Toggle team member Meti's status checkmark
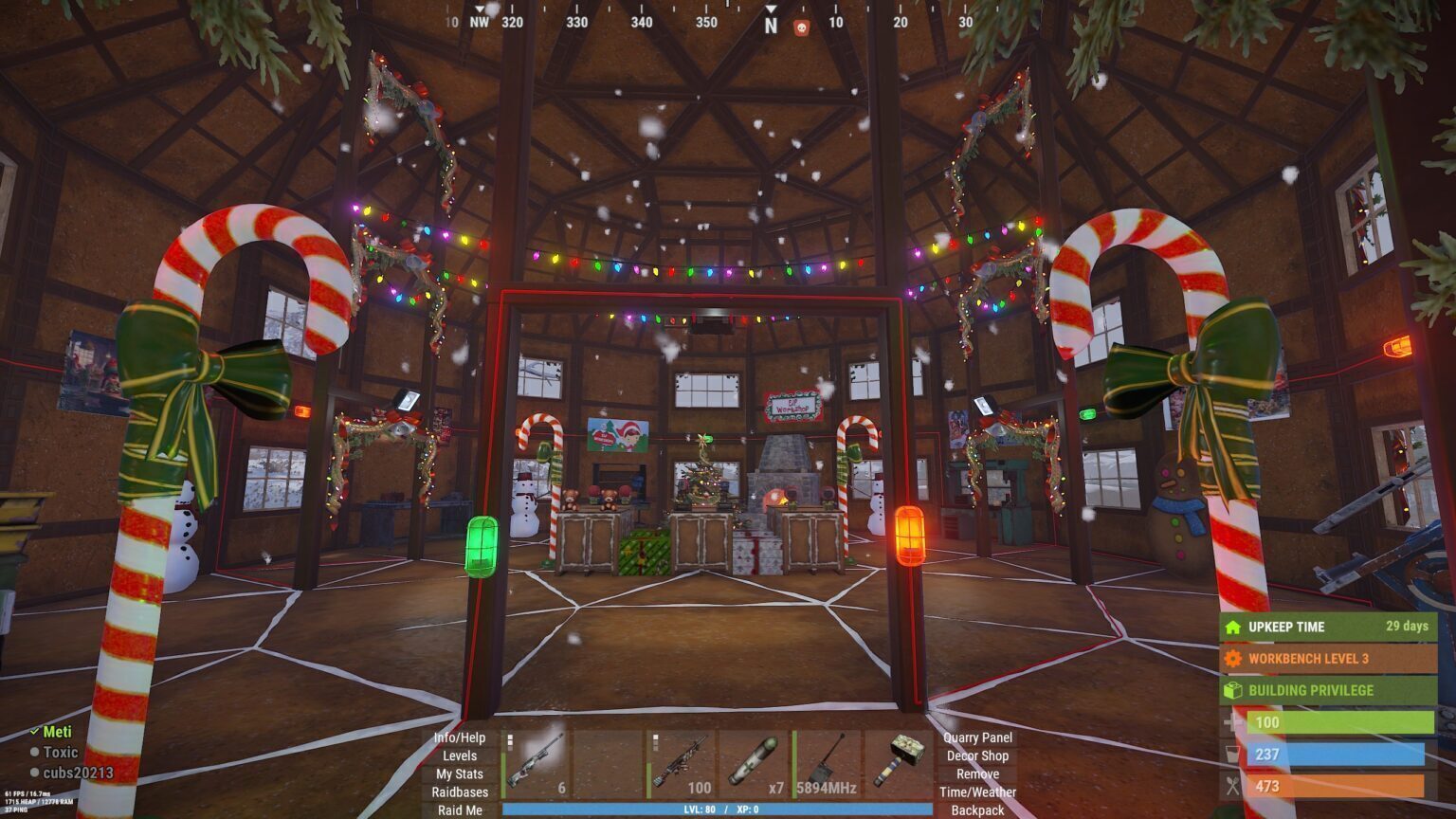Screen dimensions: 1456x819 [36, 732]
